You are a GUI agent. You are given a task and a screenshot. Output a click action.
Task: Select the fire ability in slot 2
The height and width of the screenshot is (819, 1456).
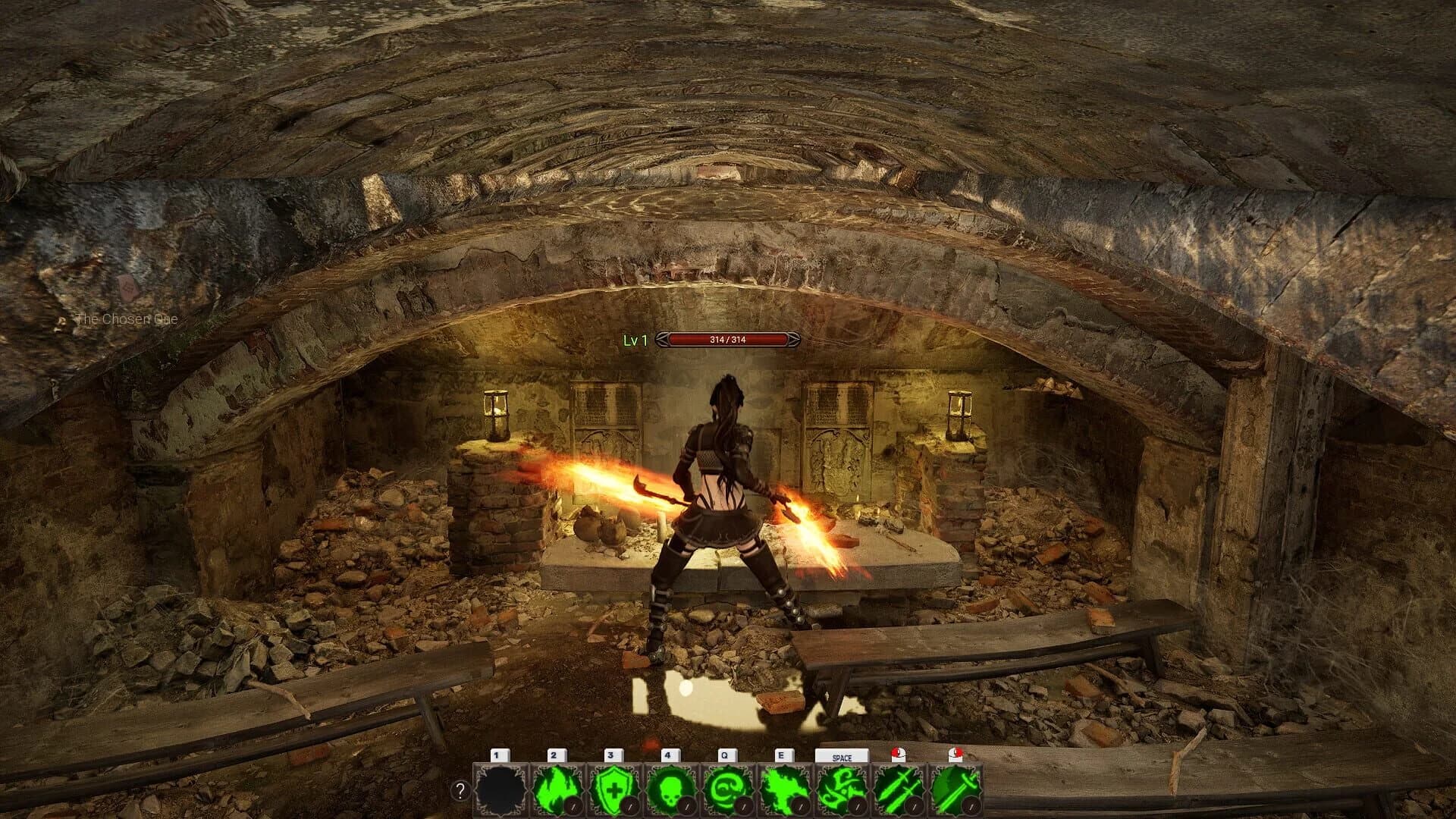click(556, 789)
